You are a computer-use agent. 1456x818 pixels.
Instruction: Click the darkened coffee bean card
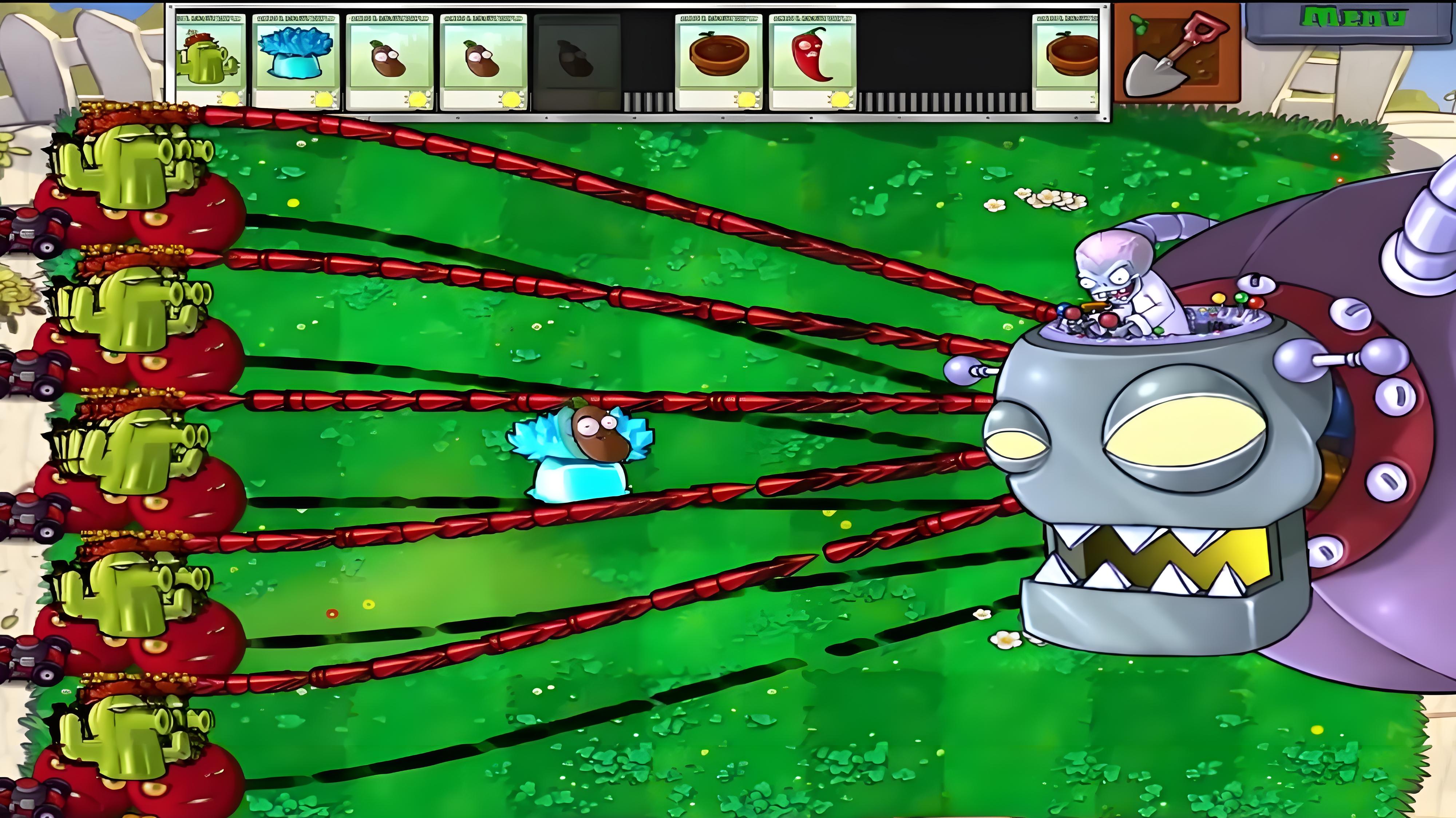[577, 61]
